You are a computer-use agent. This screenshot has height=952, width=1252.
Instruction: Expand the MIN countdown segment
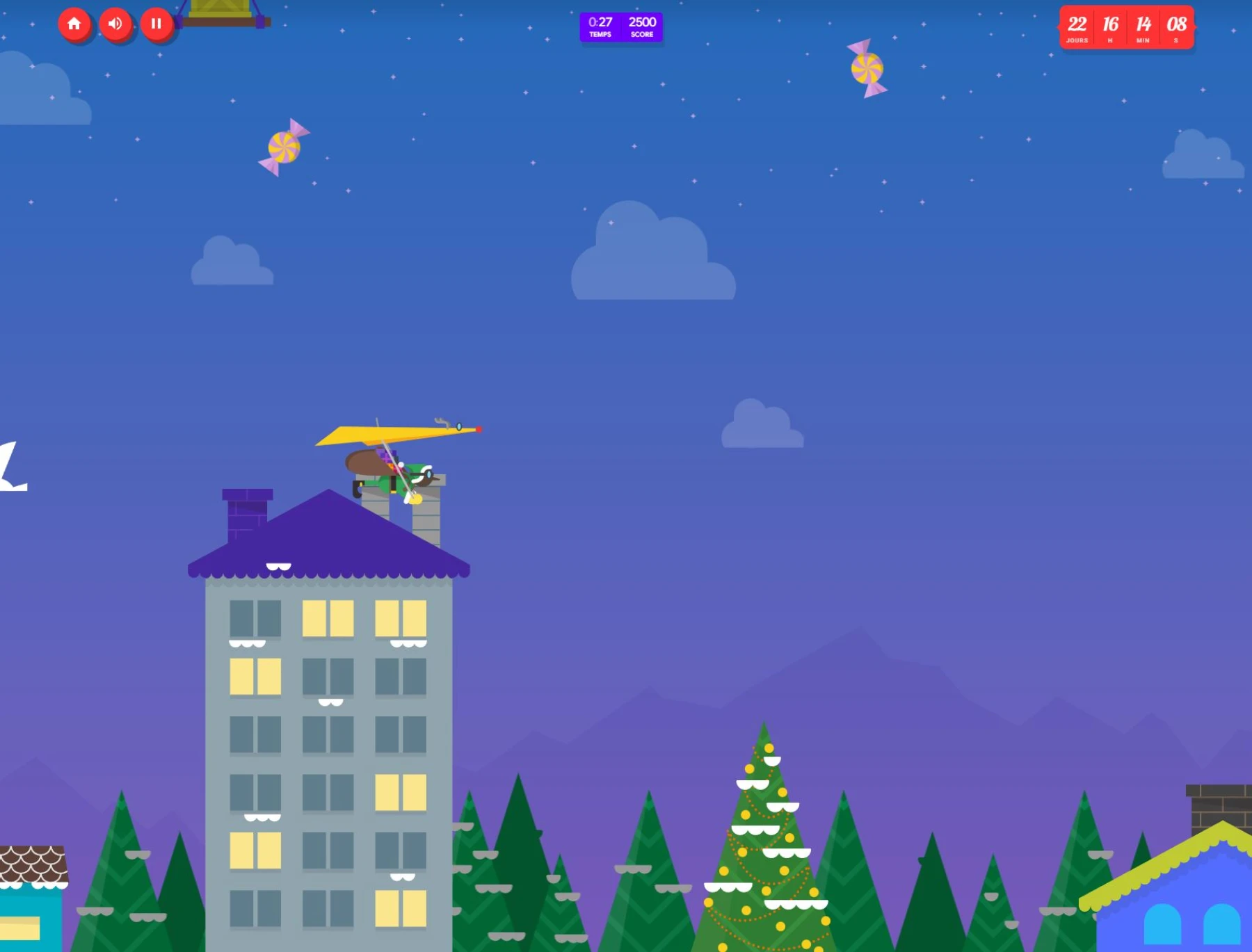pyautogui.click(x=1143, y=27)
